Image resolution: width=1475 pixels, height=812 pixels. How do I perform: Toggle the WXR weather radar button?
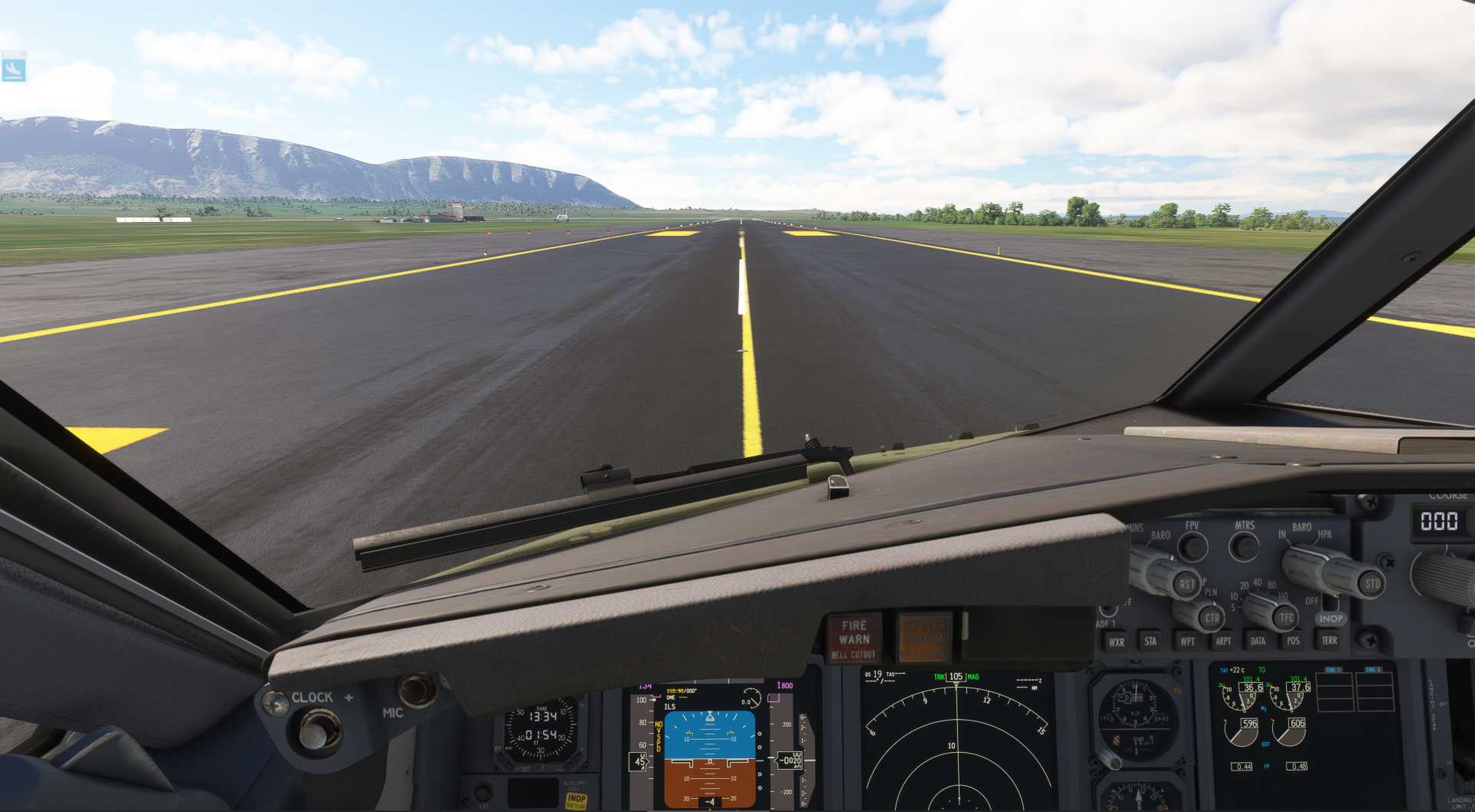(1116, 641)
